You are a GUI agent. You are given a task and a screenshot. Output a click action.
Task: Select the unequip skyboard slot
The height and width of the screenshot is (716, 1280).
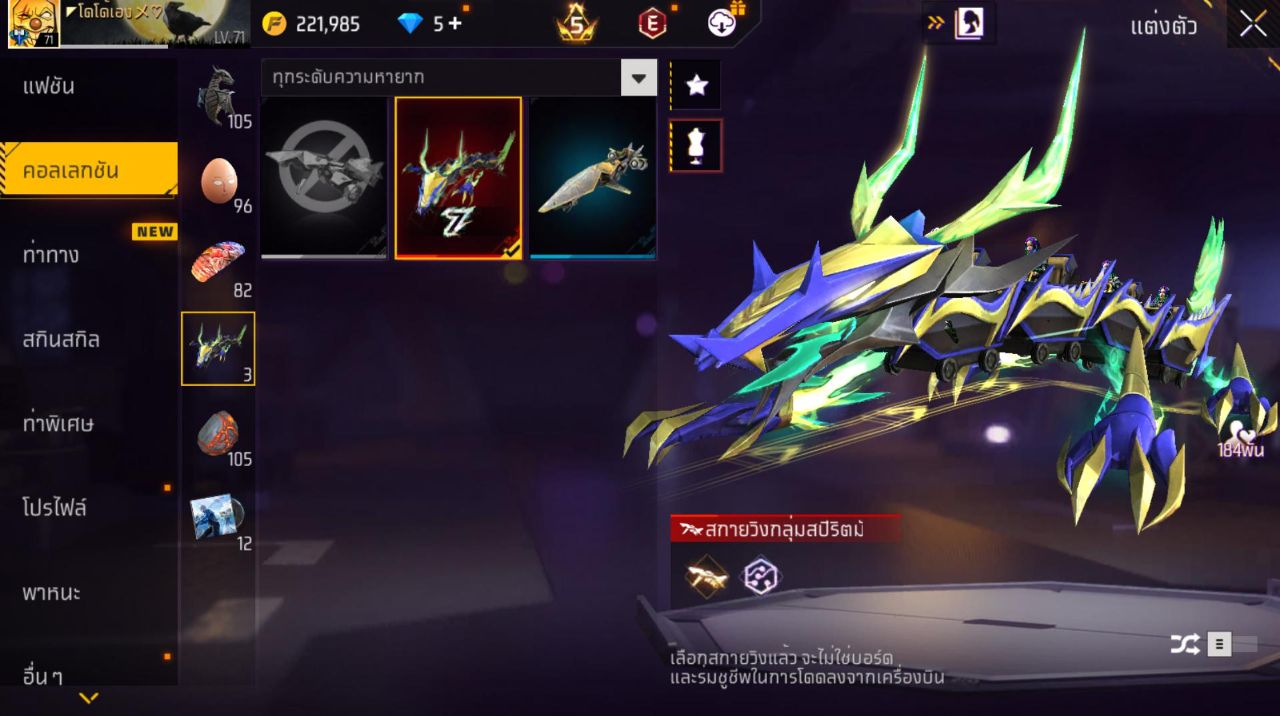(324, 178)
